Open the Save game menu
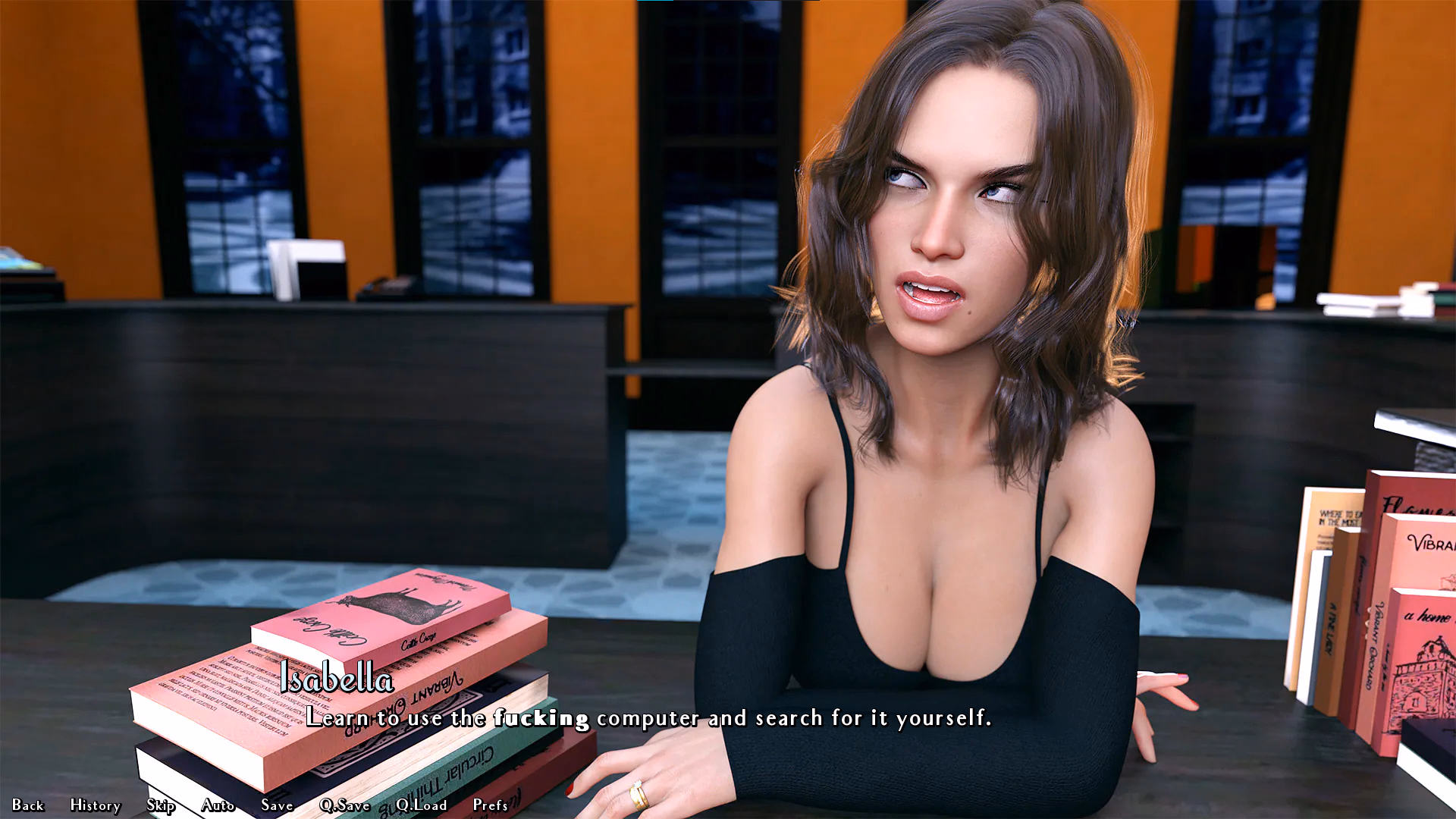This screenshot has height=819, width=1456. click(277, 805)
